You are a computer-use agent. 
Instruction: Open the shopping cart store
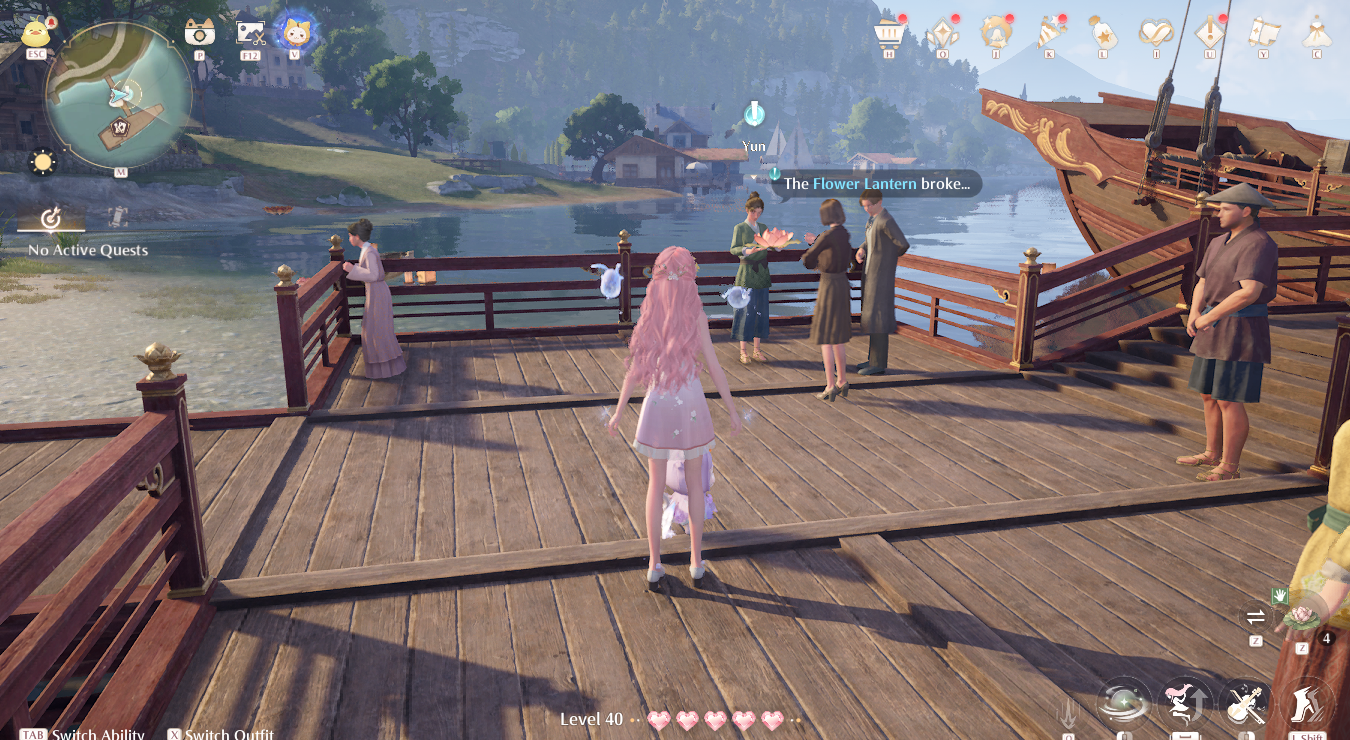[887, 33]
